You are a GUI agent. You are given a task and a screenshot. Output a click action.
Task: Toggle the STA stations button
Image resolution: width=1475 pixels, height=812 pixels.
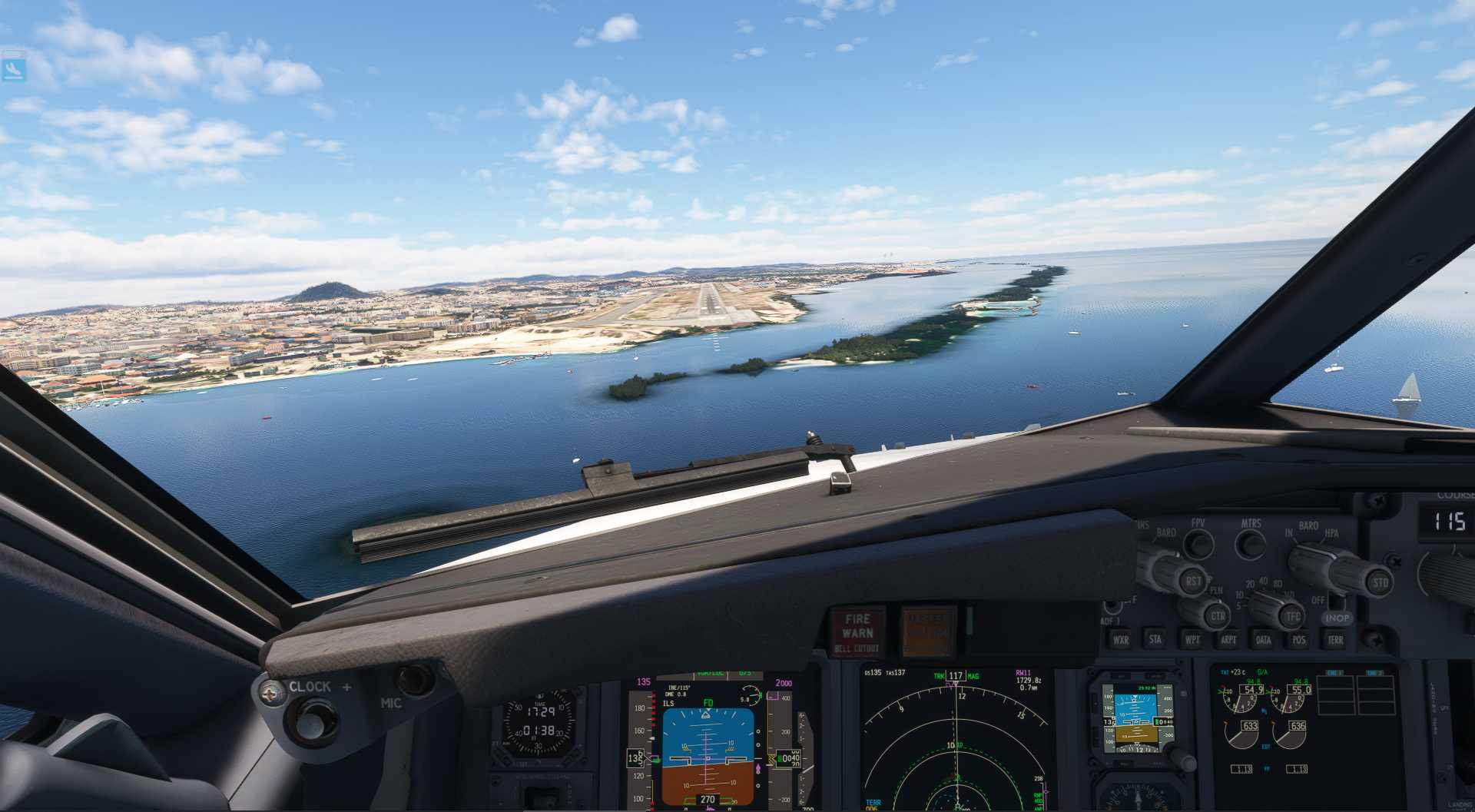tap(1155, 638)
